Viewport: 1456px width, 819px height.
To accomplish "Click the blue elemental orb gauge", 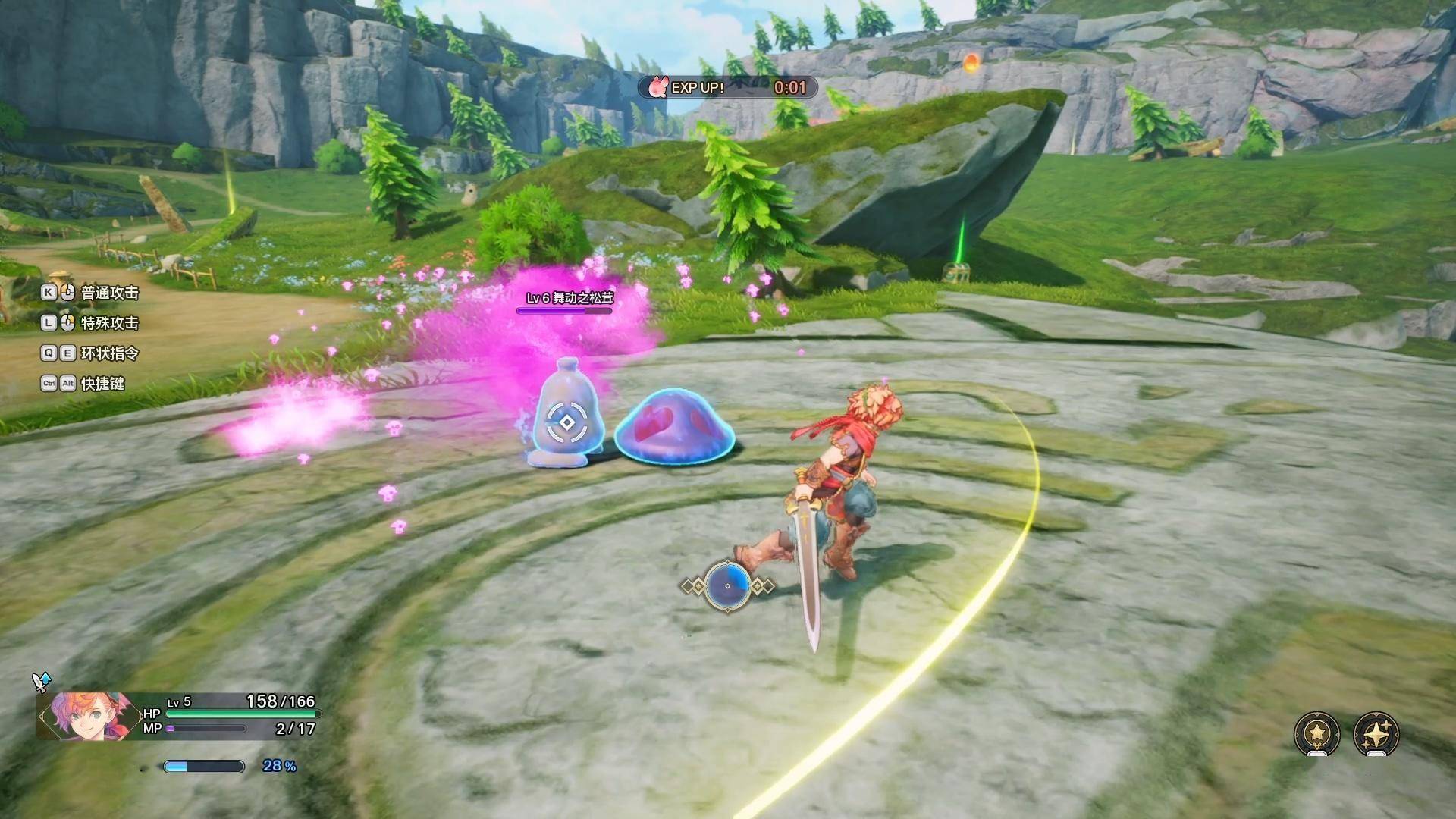I will [x=727, y=585].
